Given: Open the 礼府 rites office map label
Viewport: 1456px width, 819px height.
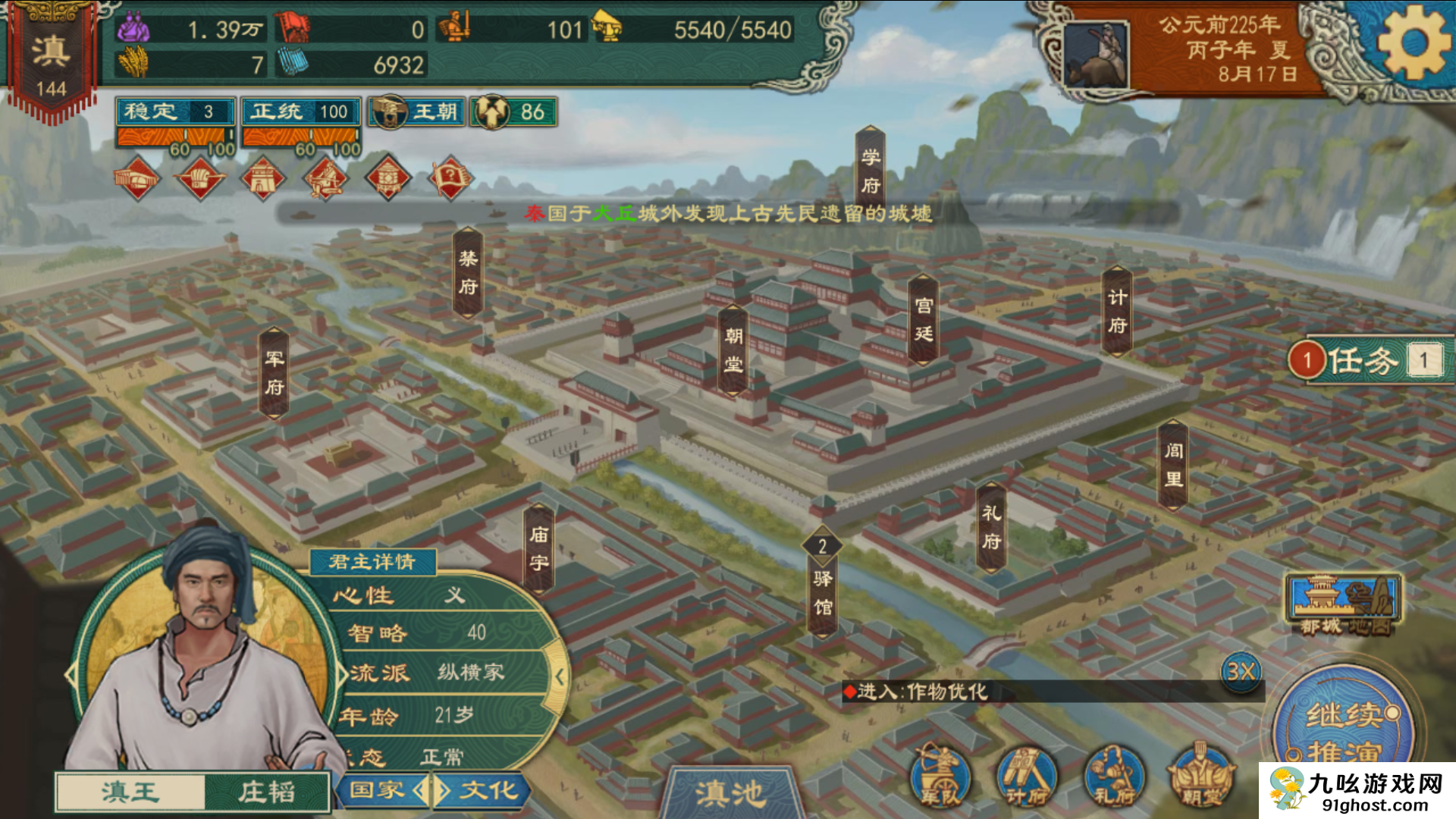Looking at the screenshot, I should [991, 527].
